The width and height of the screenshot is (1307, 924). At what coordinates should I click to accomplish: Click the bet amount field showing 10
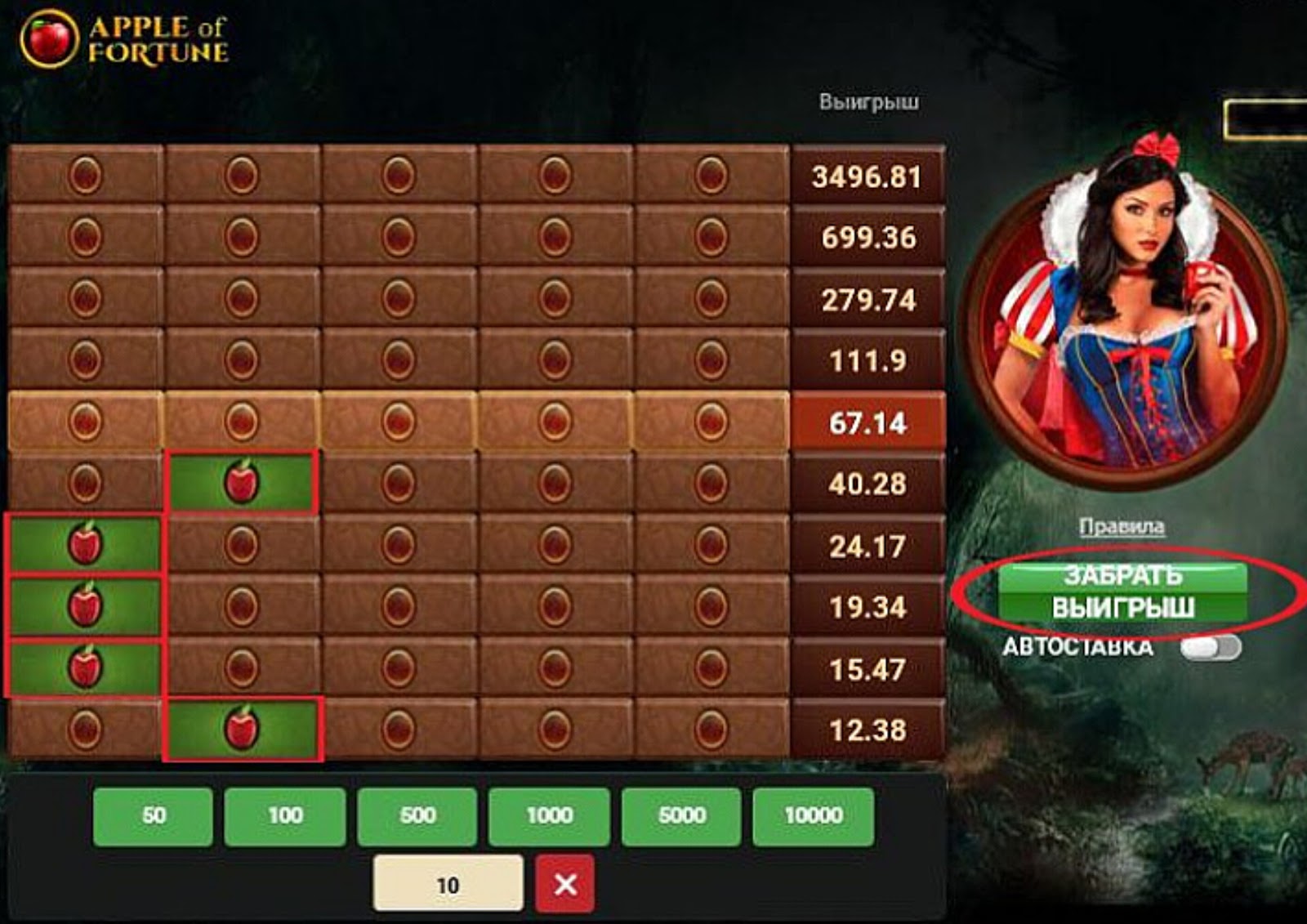[x=449, y=882]
